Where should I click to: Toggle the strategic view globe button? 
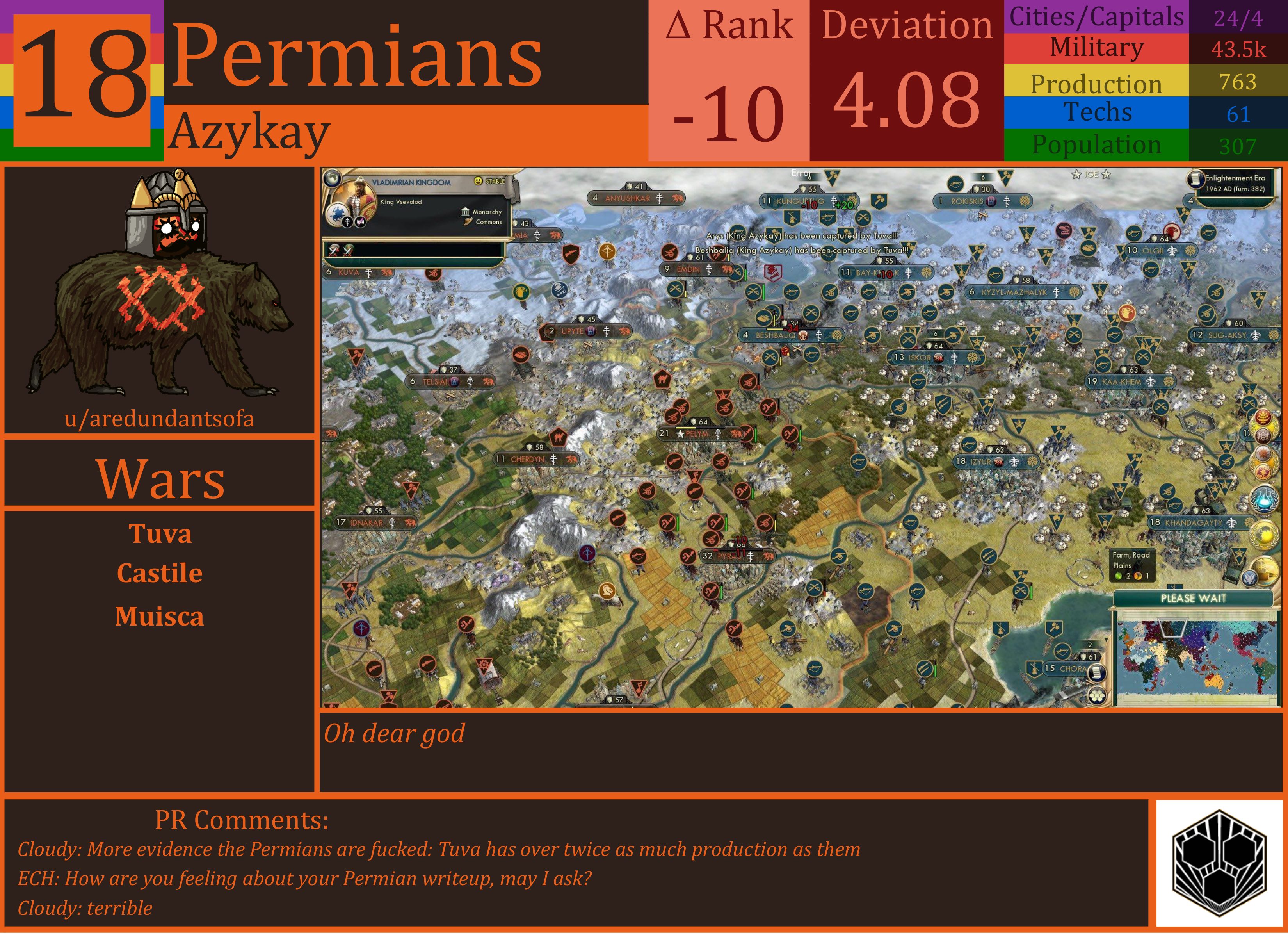pyautogui.click(x=332, y=178)
